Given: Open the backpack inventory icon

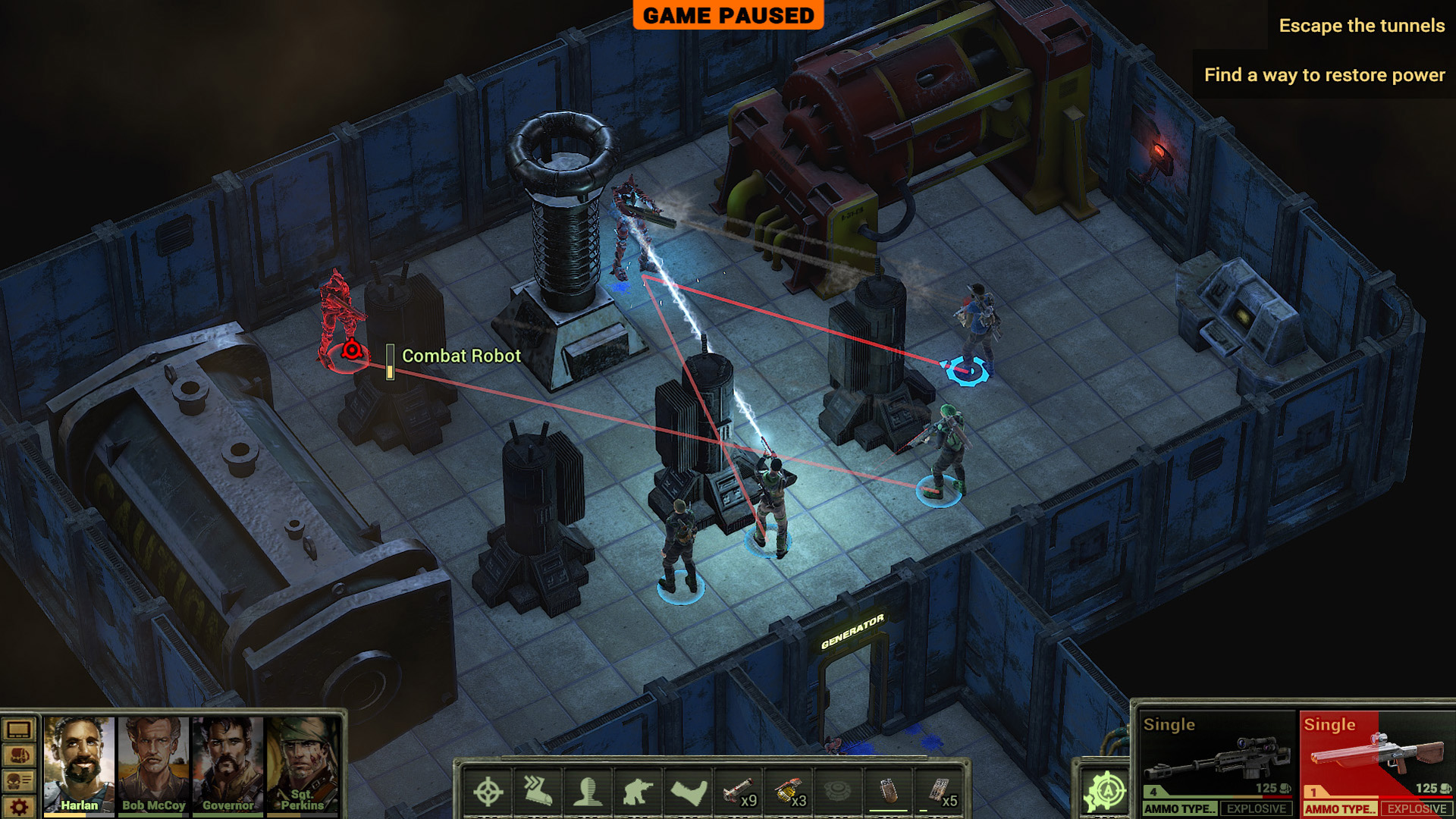Looking at the screenshot, I should click(x=19, y=755).
